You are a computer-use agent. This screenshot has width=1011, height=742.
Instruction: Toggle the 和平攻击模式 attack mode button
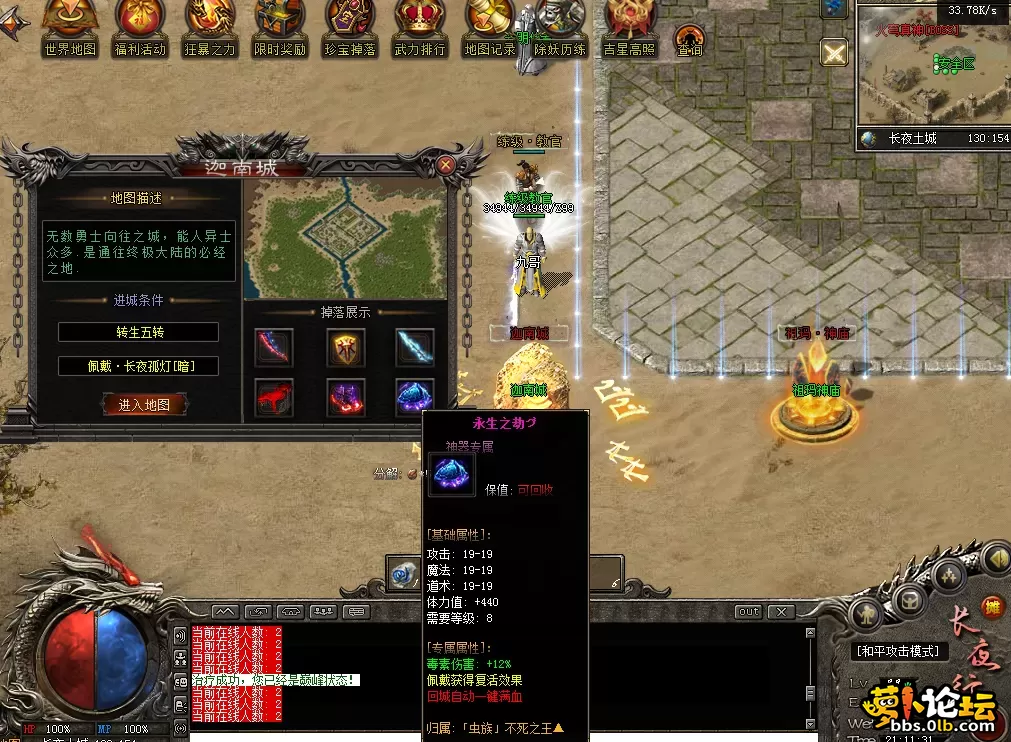(x=900, y=651)
